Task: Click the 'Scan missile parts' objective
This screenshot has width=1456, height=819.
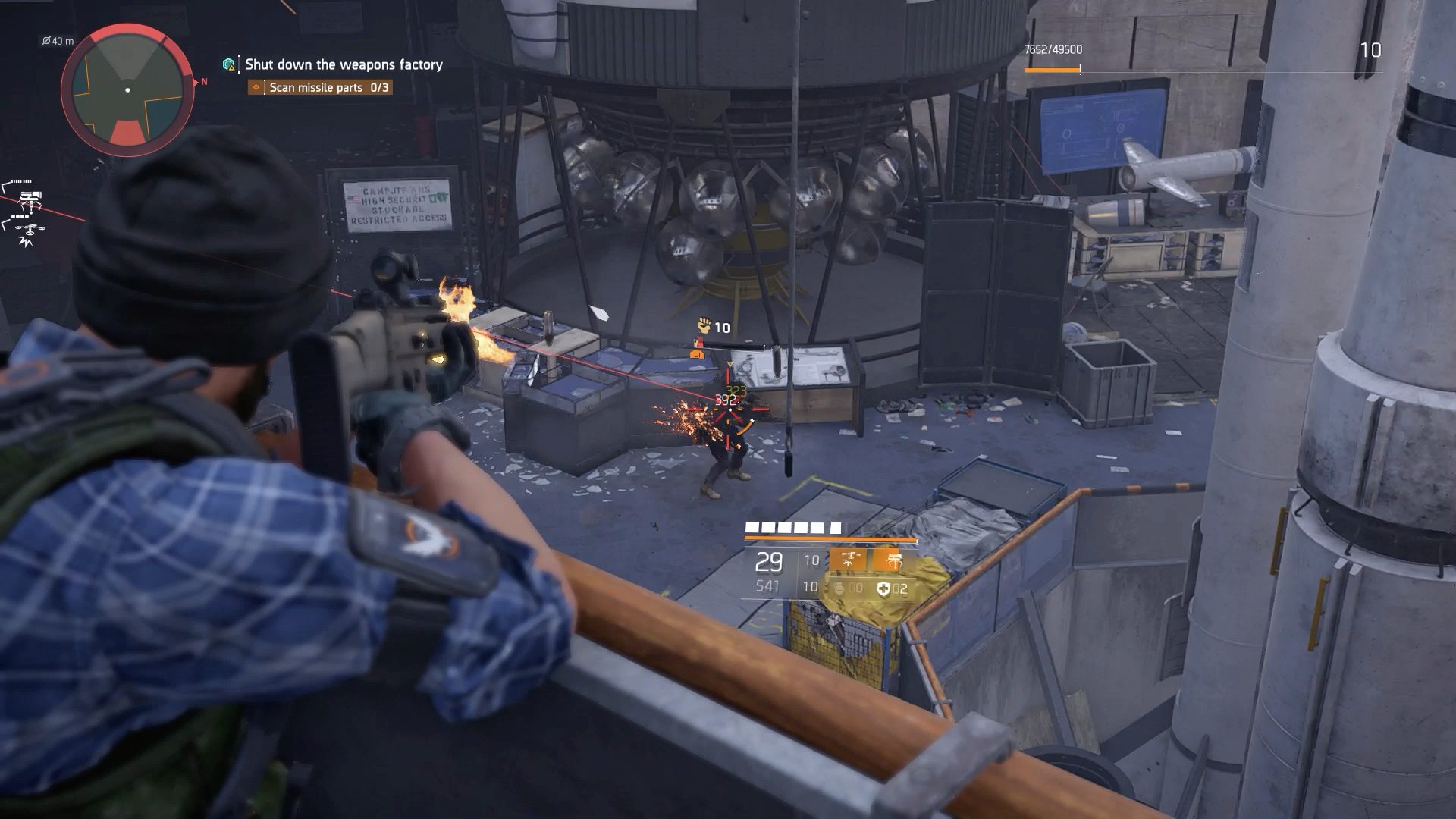Action: tap(321, 87)
